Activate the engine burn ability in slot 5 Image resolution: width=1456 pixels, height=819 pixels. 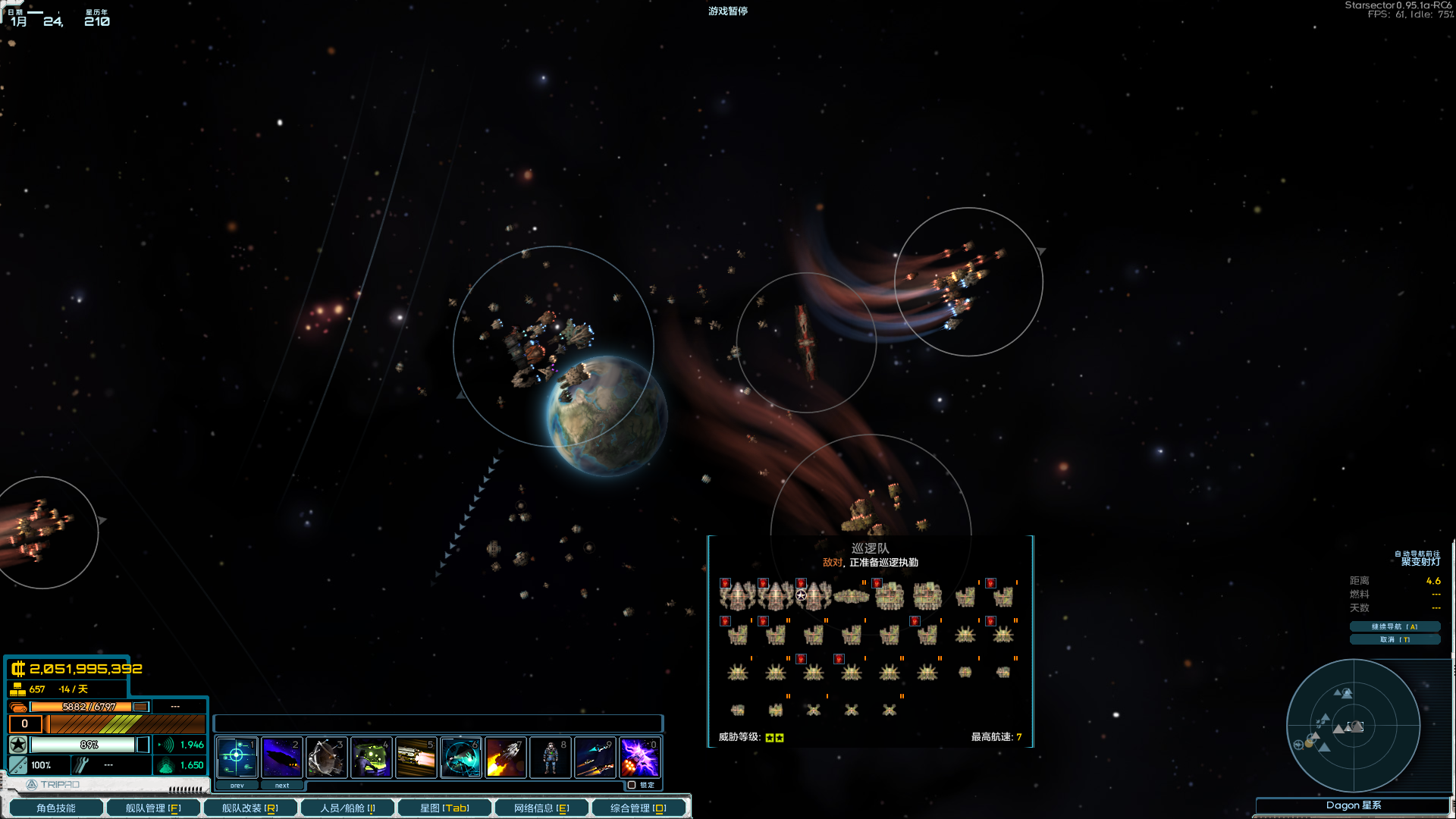416,757
